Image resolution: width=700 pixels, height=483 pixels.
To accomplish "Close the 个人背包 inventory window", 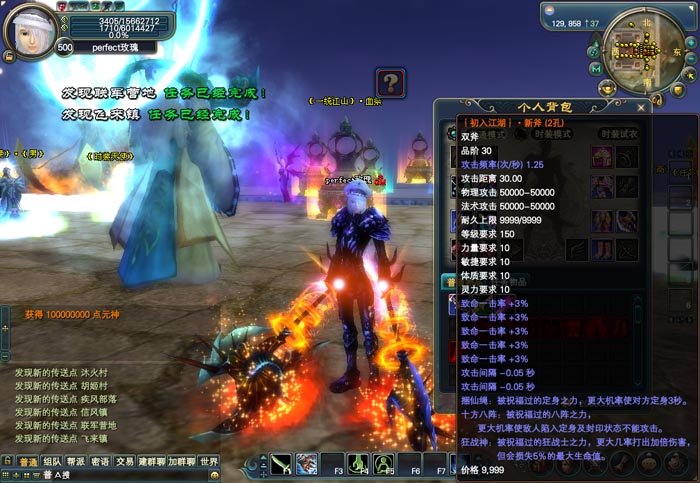I will pos(641,104).
